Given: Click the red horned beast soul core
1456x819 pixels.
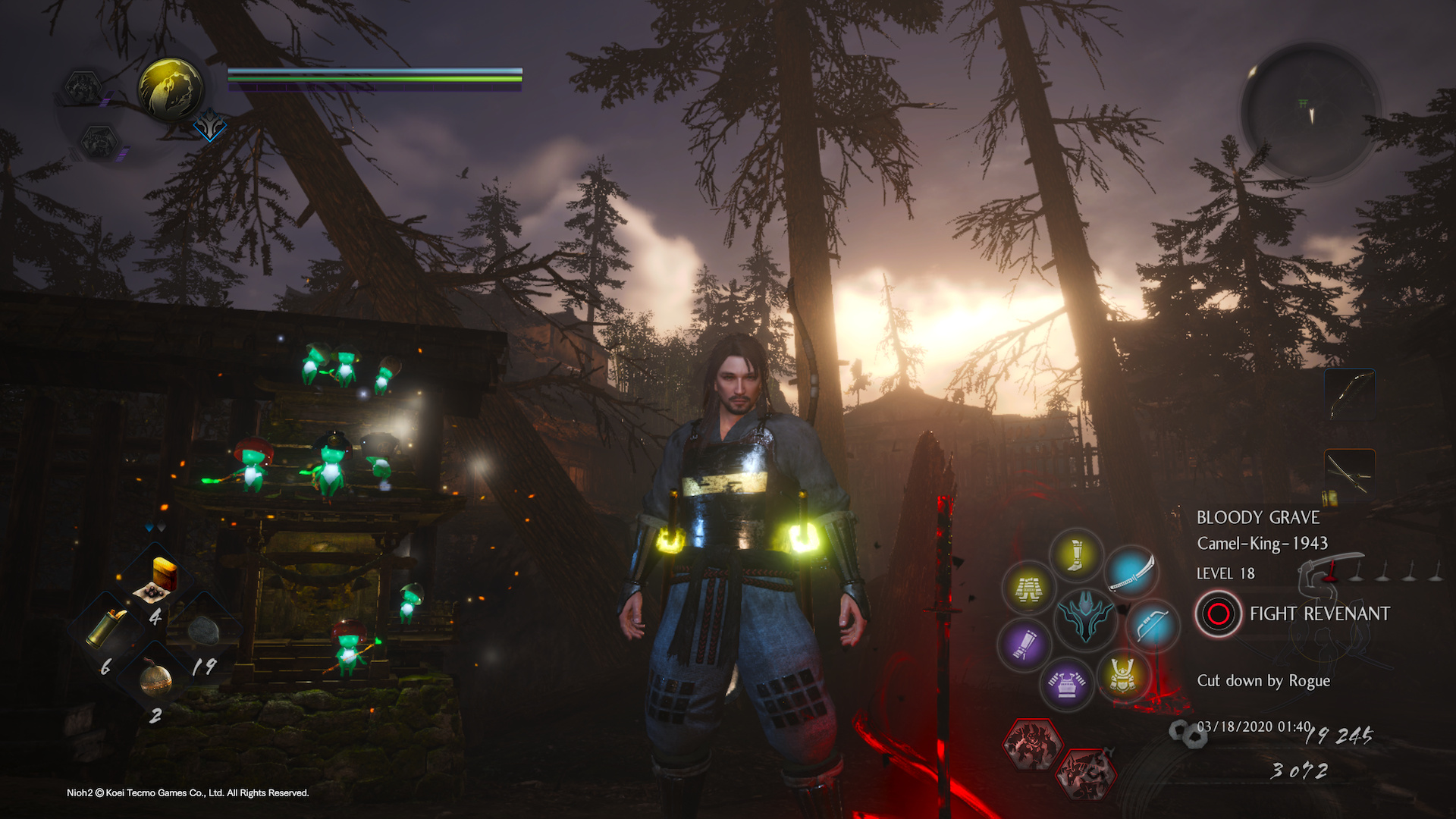Looking at the screenshot, I should click(1087, 773).
